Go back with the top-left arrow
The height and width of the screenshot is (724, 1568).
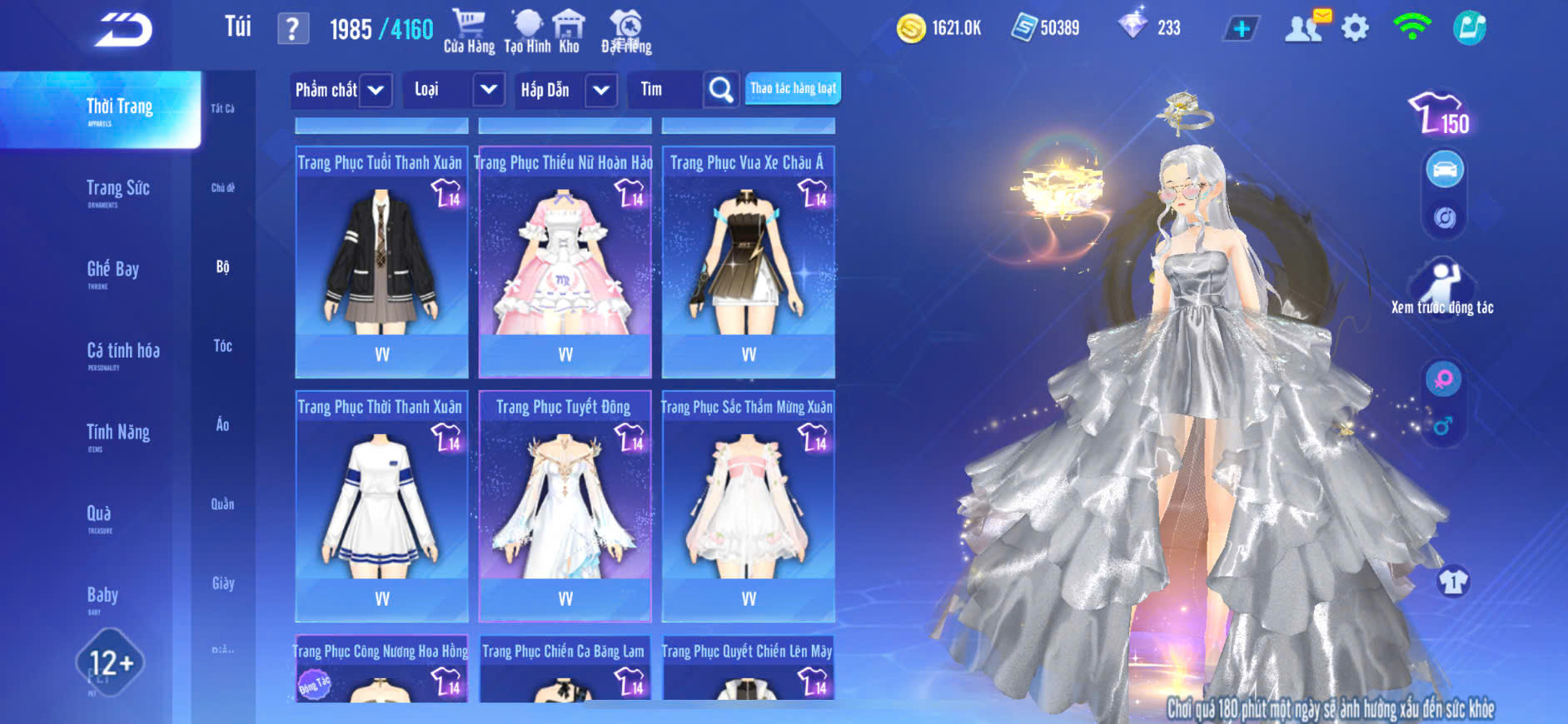tap(123, 30)
